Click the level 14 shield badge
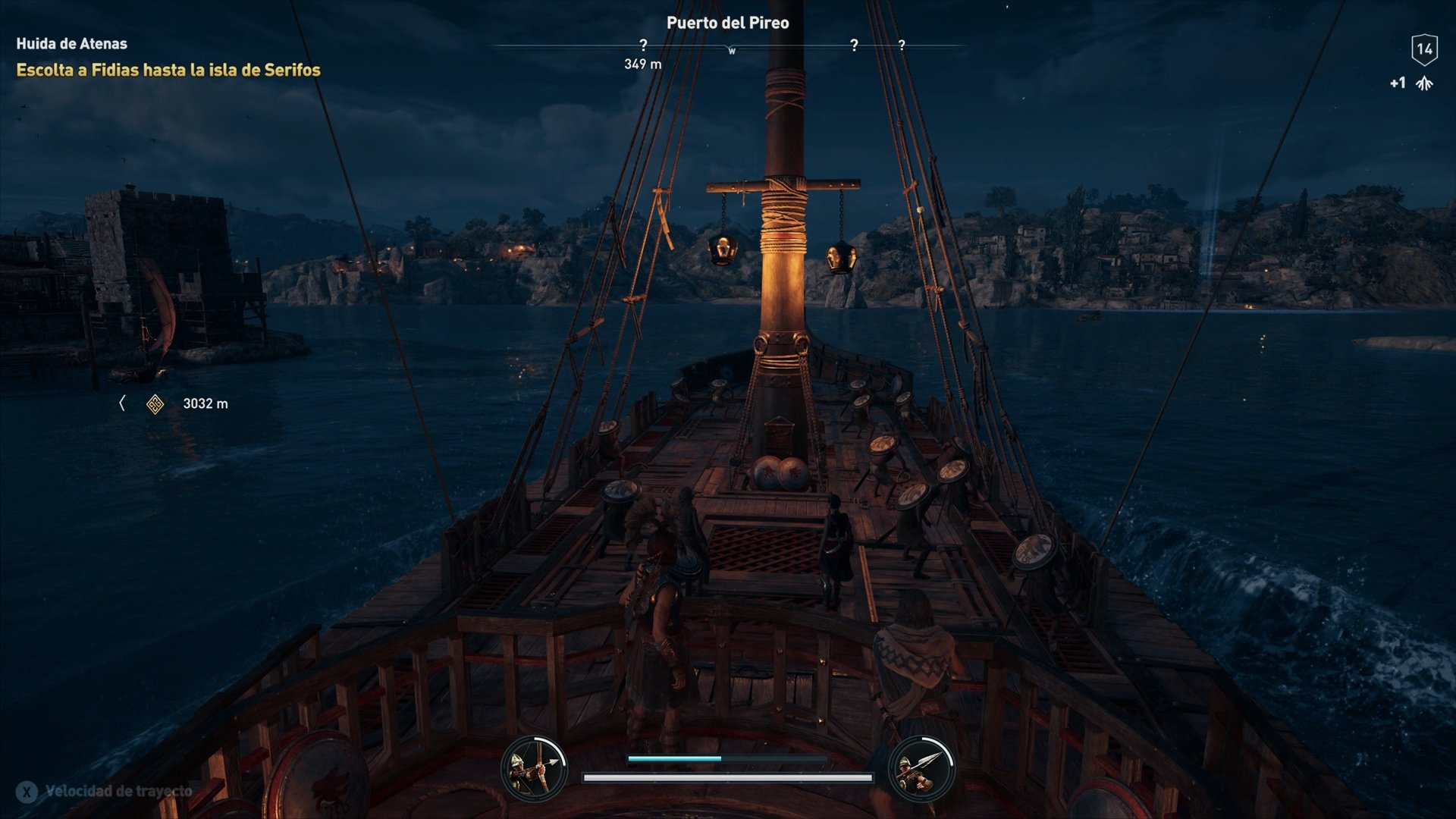Screen dimensions: 1456x819 tap(1424, 50)
